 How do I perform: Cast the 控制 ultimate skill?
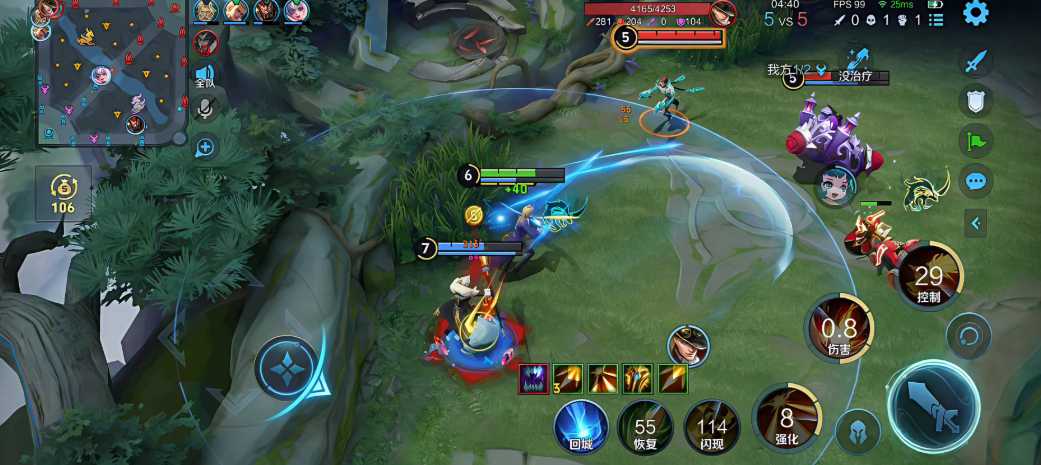tap(929, 276)
